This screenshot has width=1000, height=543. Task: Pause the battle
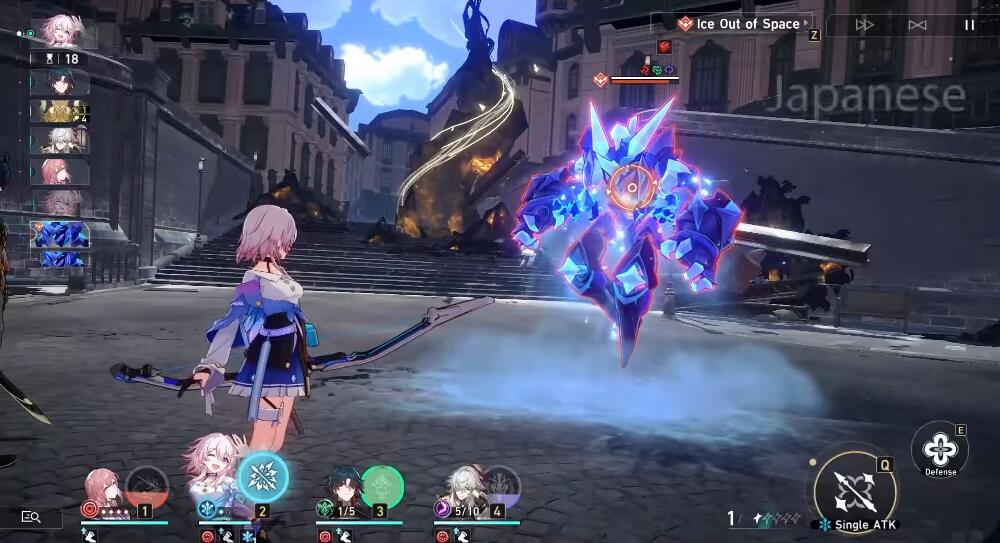(969, 25)
